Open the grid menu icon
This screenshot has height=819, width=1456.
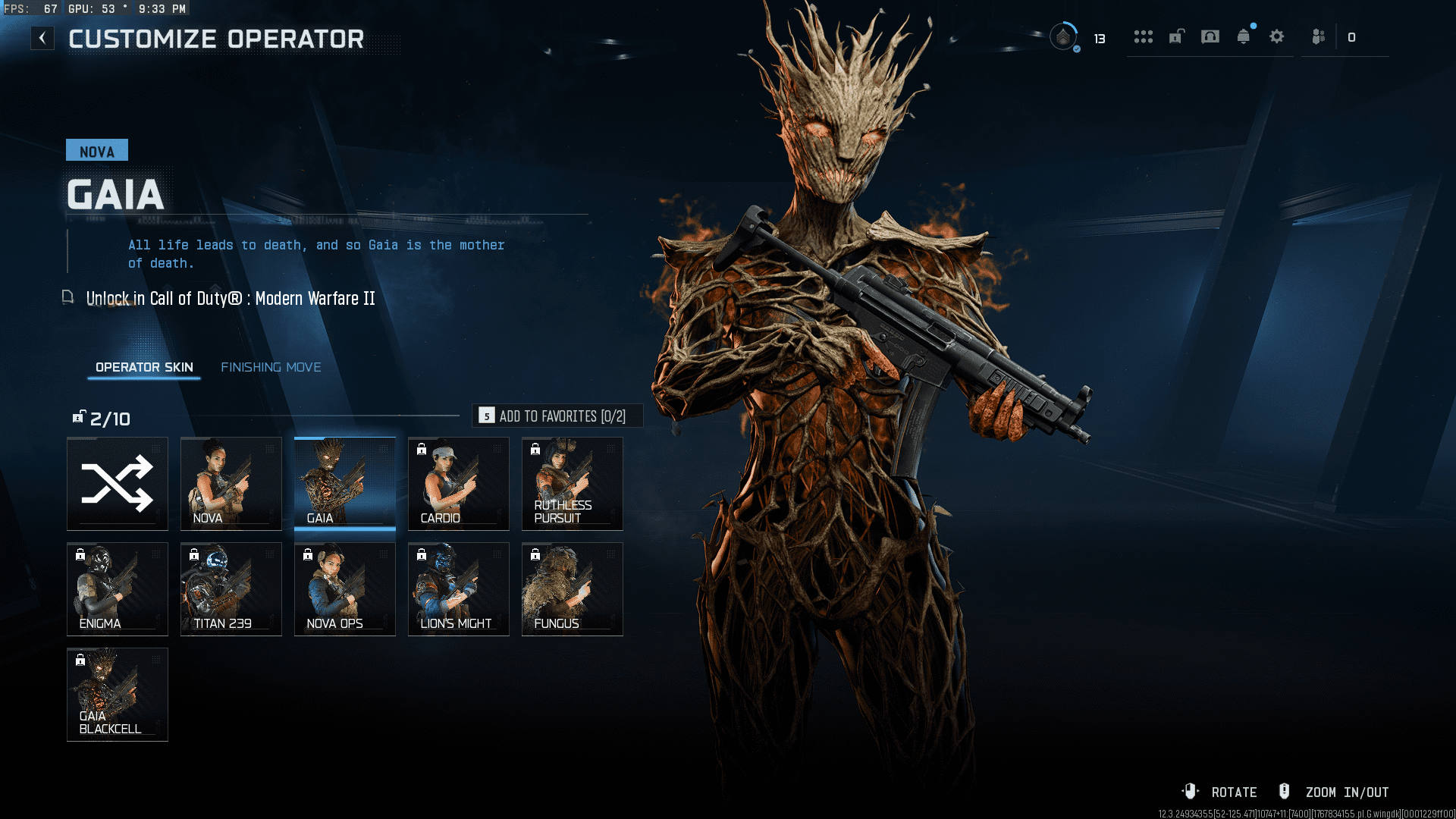tap(1144, 36)
